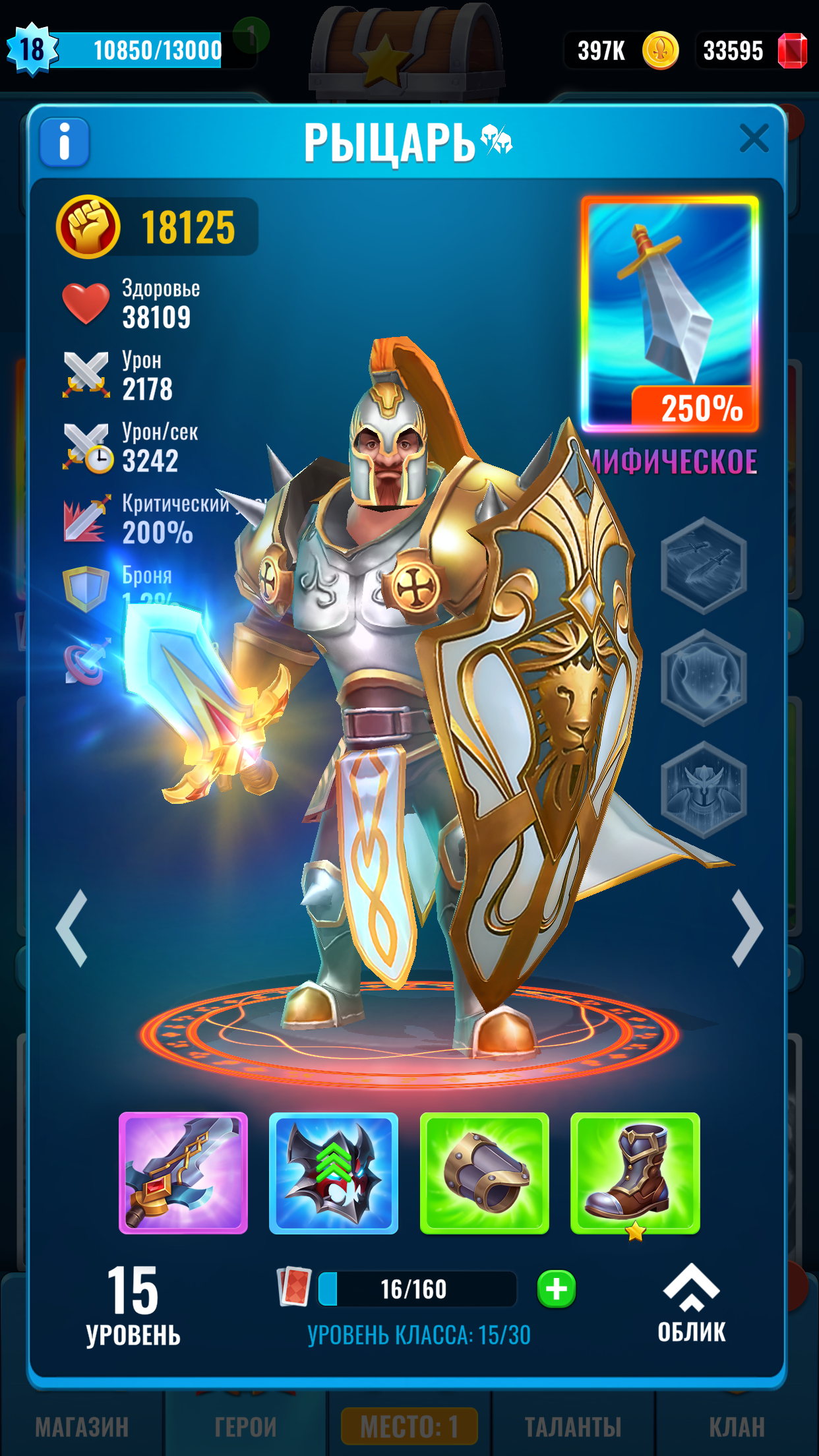The image size is (819, 1456).
Task: Select the armored bracer equipment slot
Action: [x=485, y=1173]
